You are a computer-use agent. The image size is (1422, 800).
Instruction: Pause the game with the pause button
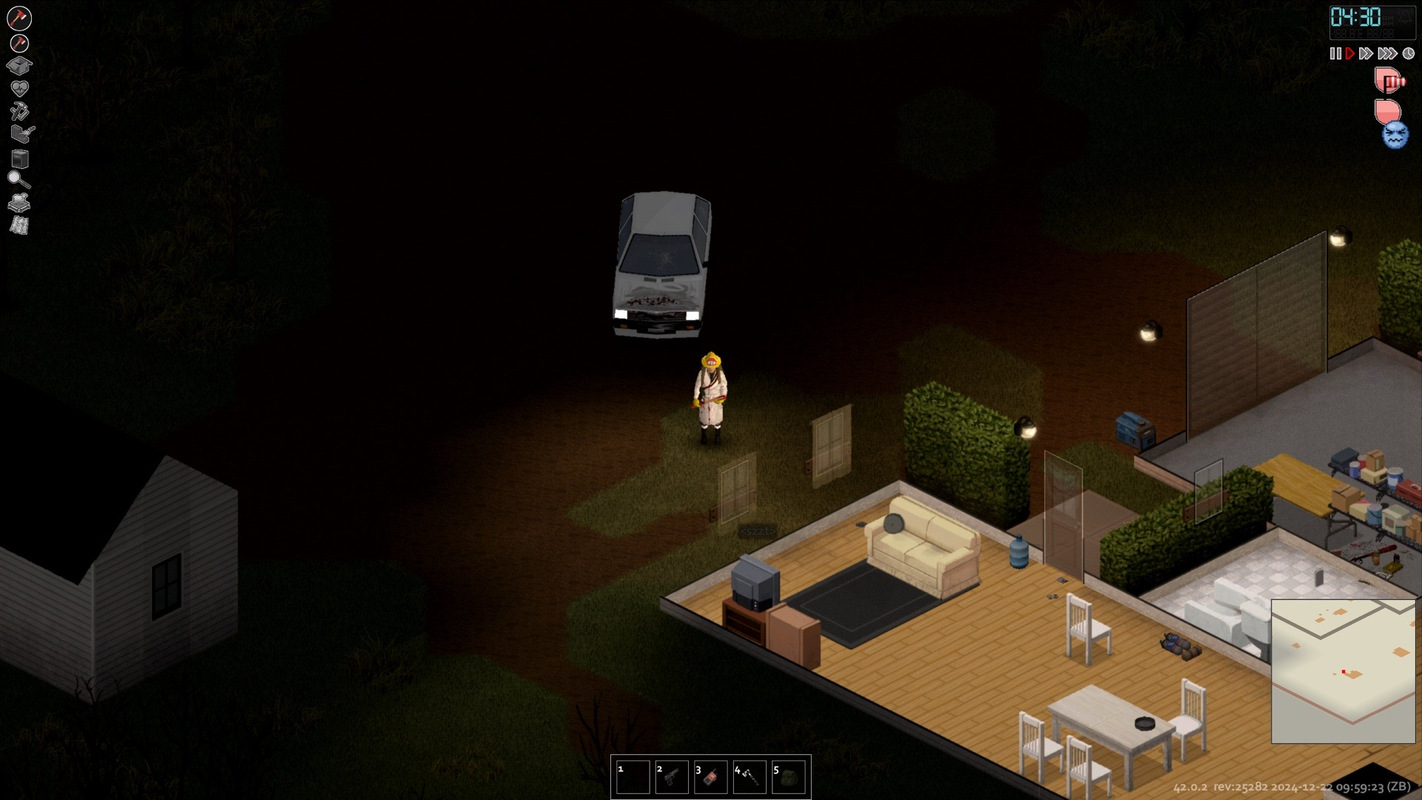click(1335, 54)
